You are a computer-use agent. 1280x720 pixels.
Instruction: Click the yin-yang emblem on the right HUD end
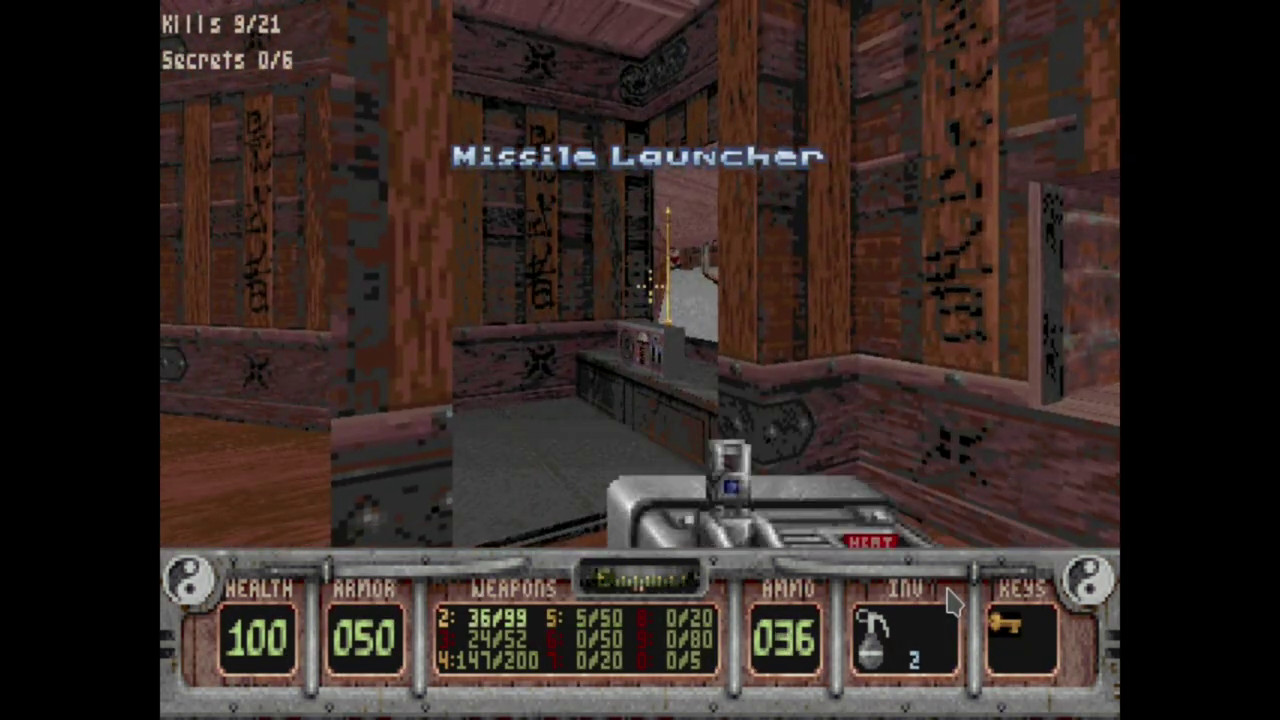point(1089,578)
